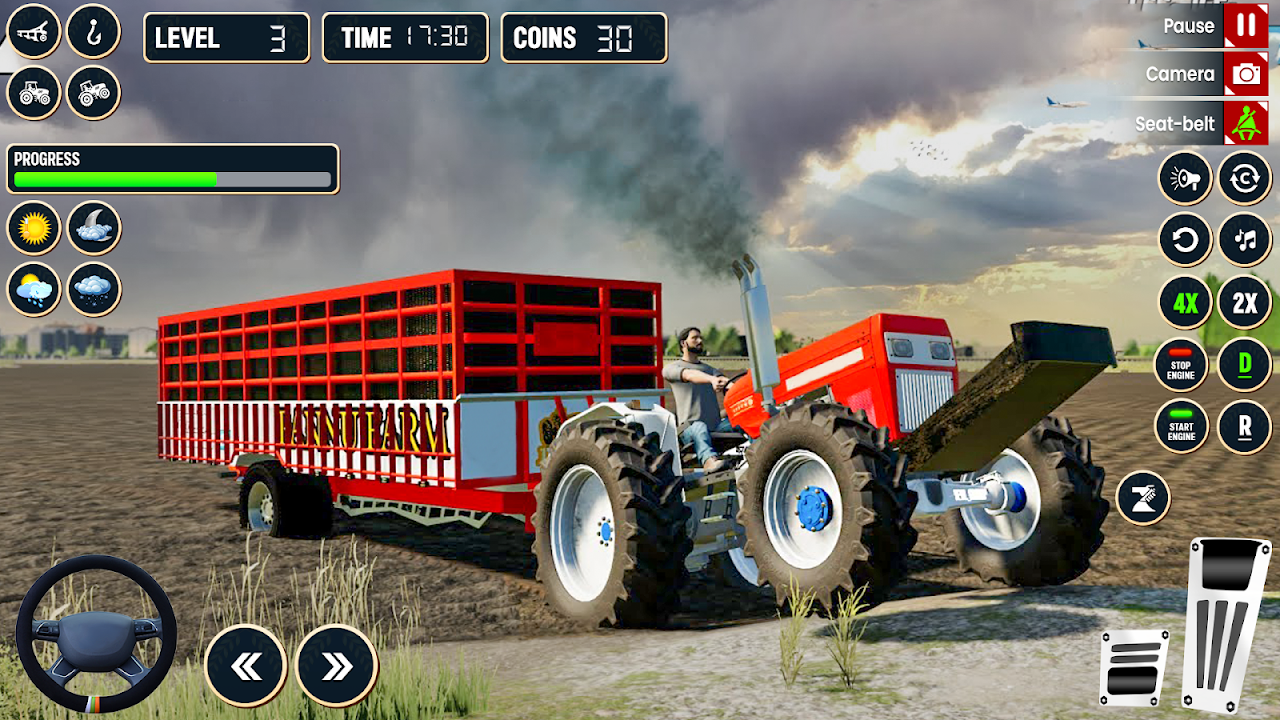Tap the tall accelerator pedal
This screenshot has width=1280, height=720.
point(1226,622)
